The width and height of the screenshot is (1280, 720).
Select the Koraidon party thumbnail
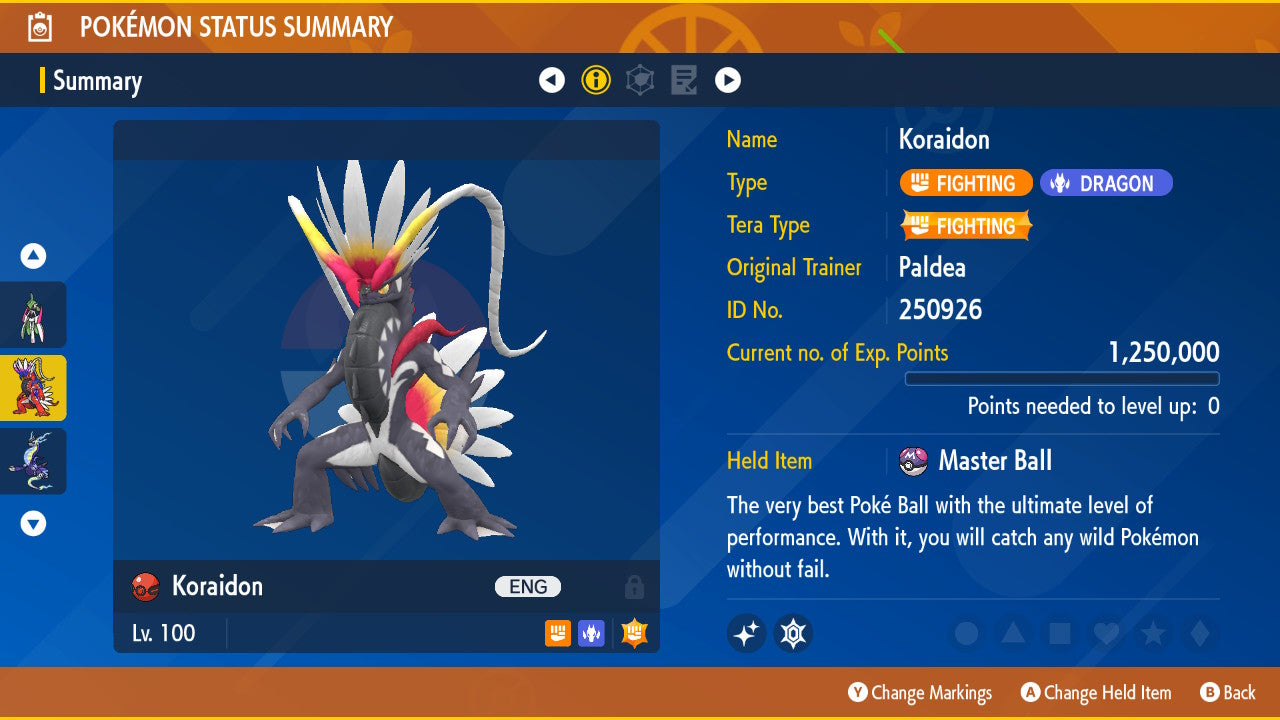[x=33, y=388]
